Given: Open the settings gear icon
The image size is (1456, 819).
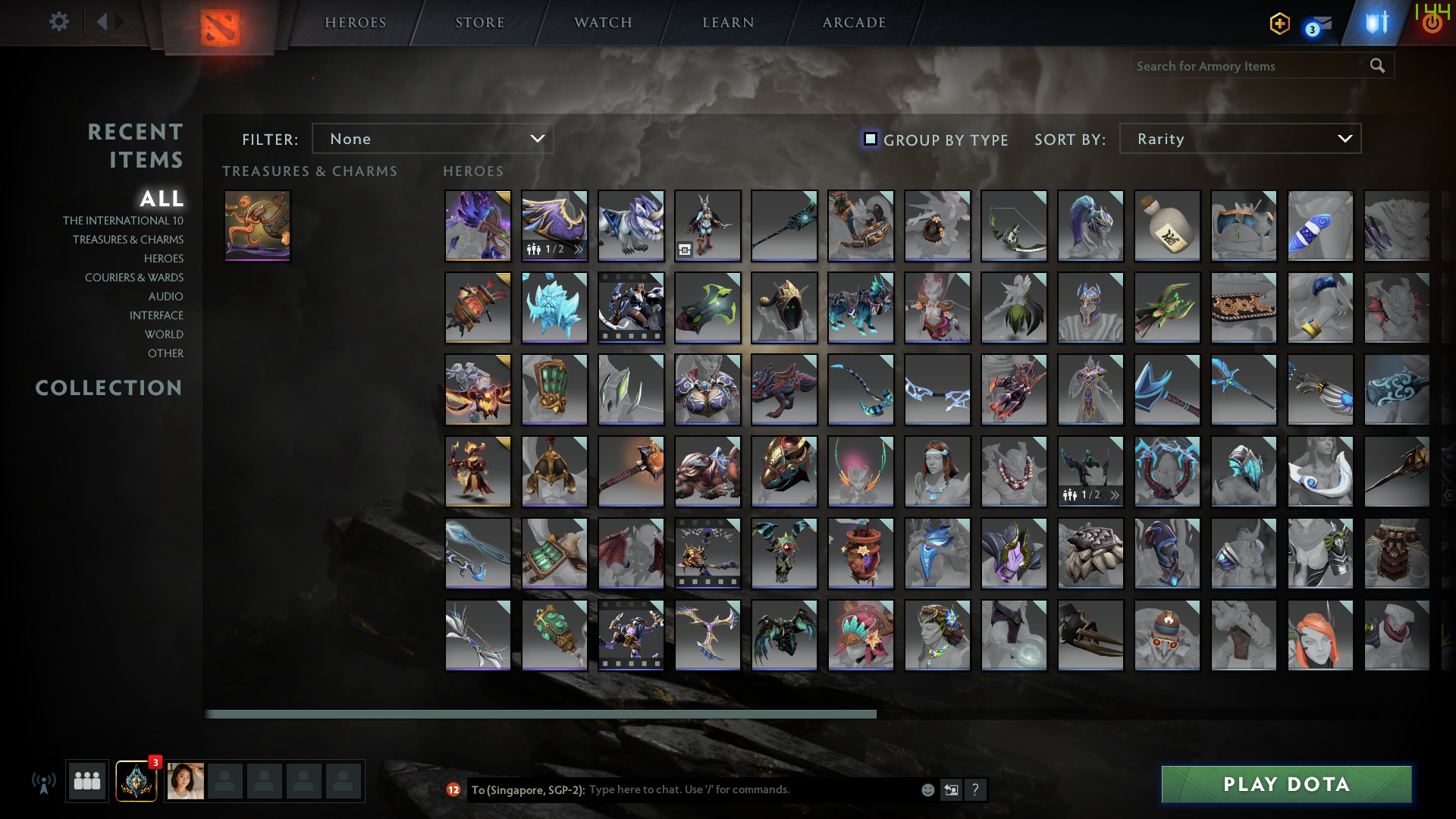Looking at the screenshot, I should click(x=59, y=22).
